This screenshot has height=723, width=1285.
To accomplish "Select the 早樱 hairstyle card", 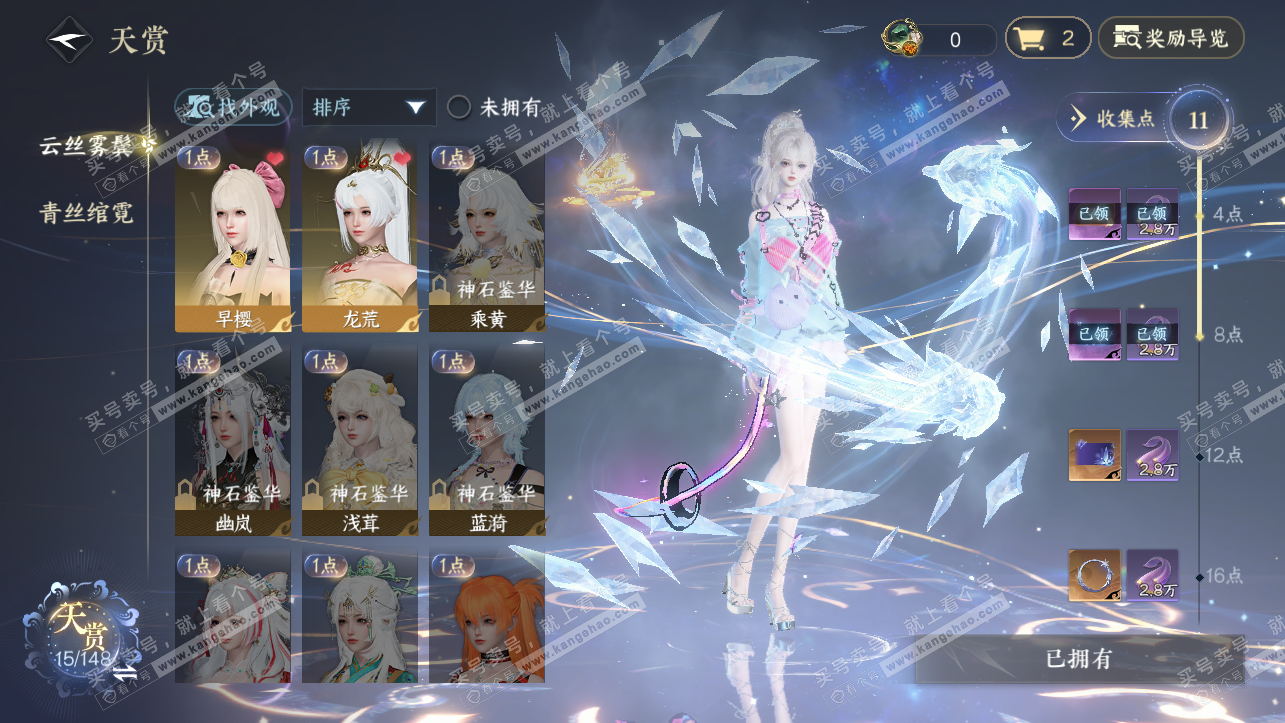I will pos(233,238).
